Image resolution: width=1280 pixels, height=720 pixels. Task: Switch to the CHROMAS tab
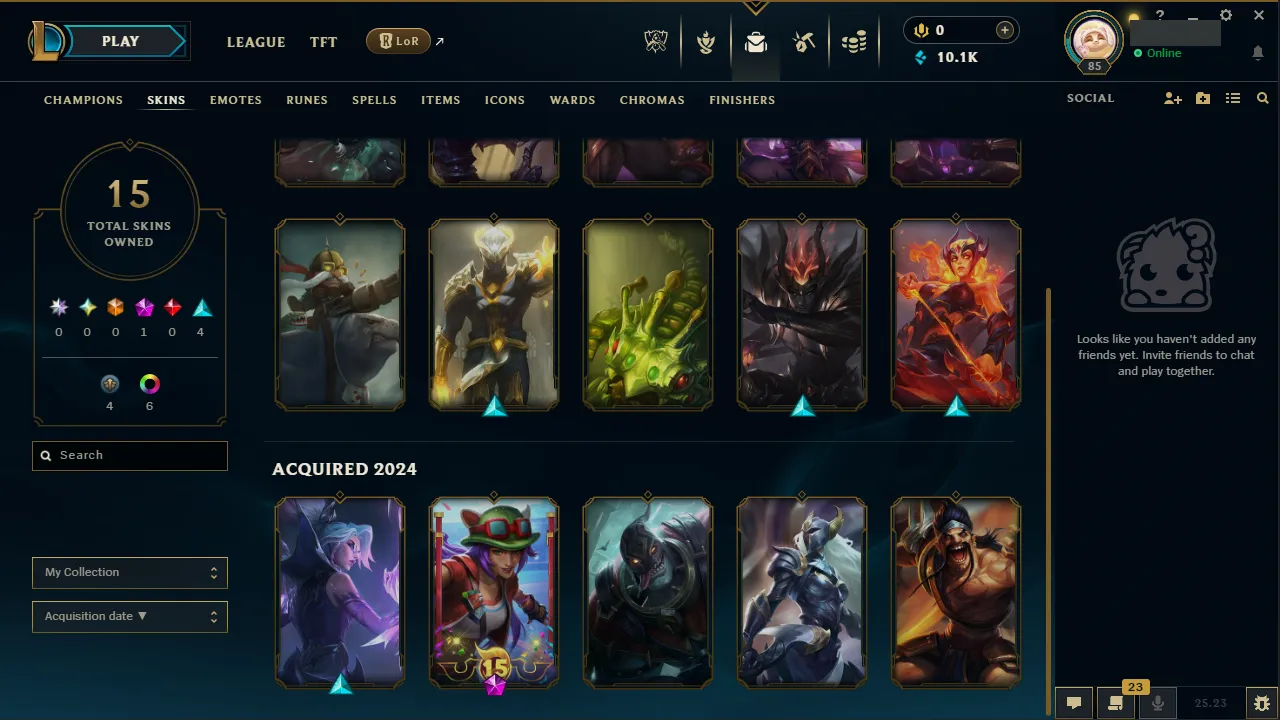(652, 100)
